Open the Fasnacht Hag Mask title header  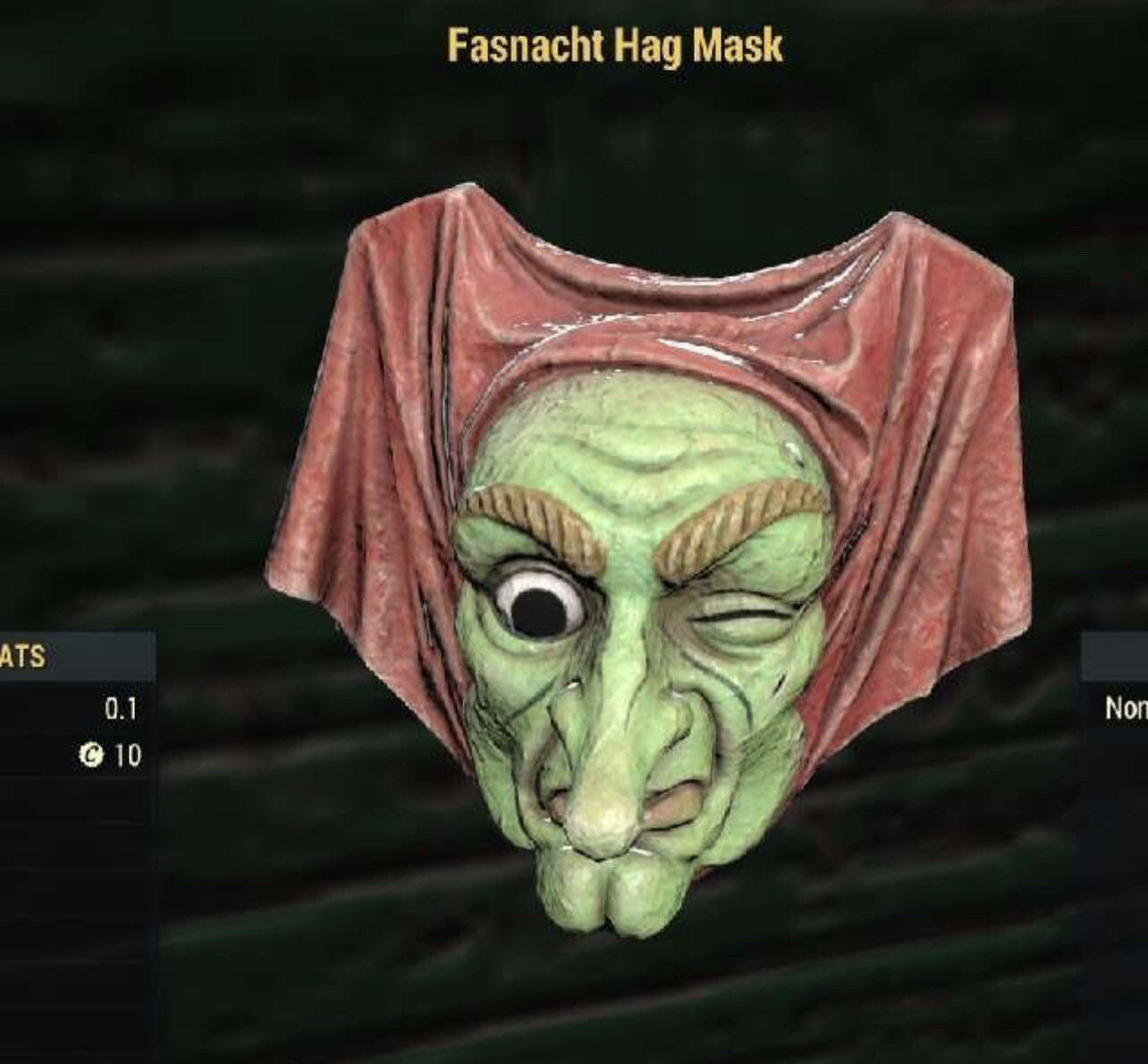pos(617,46)
